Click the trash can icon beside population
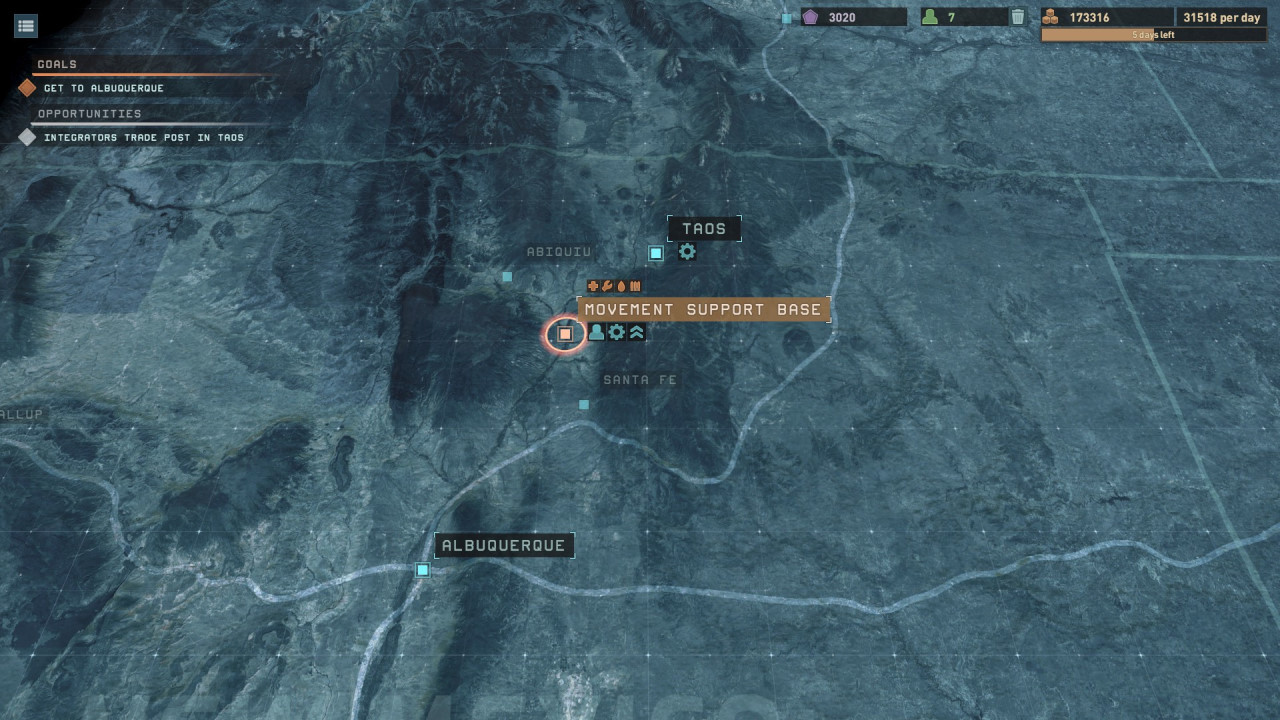Image resolution: width=1280 pixels, height=720 pixels. pyautogui.click(x=1017, y=17)
